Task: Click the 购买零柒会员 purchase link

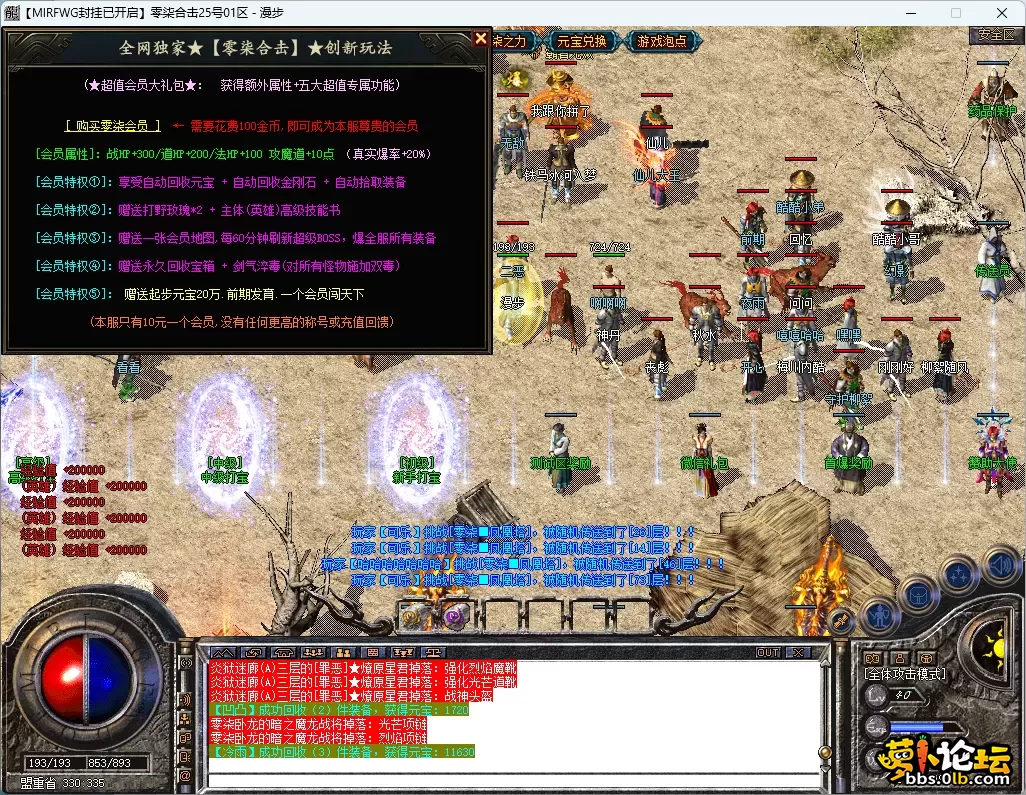Action: [112, 126]
